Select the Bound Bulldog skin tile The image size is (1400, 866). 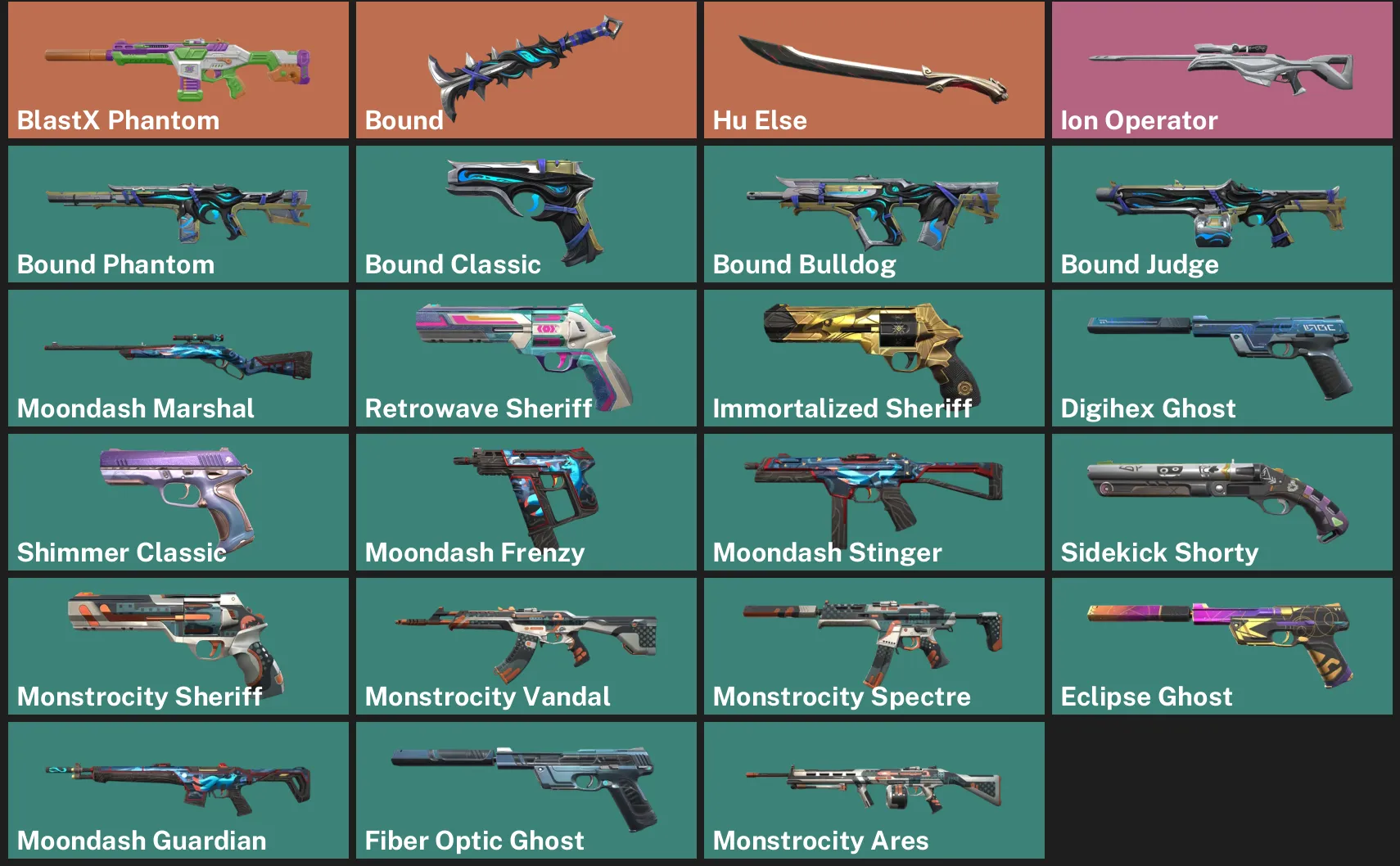[874, 214]
